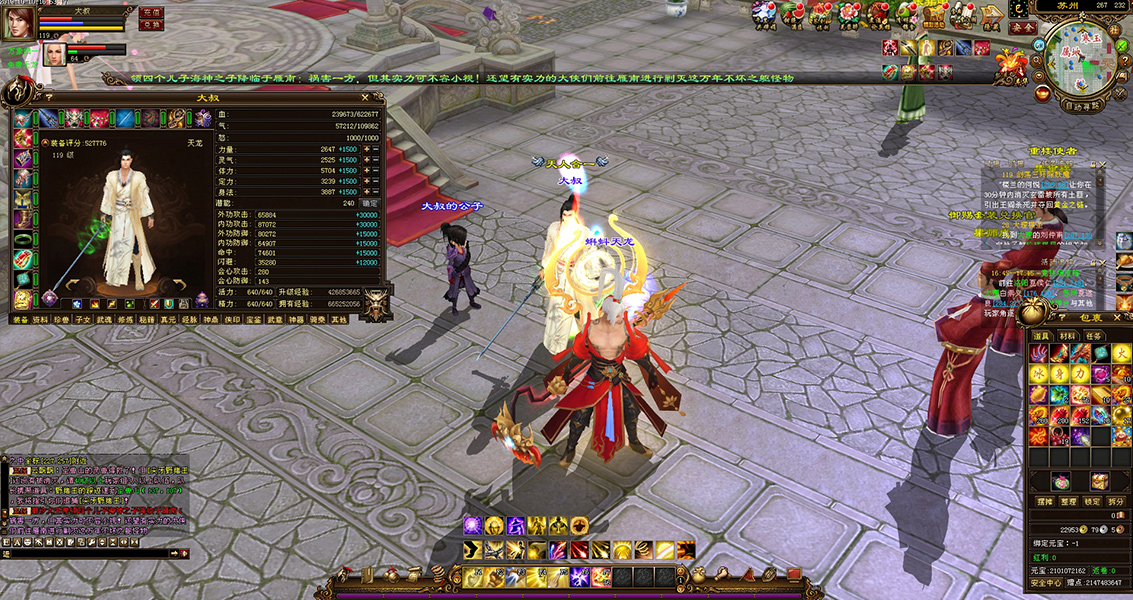Click the 拆分 split button
The height and width of the screenshot is (600, 1133).
(1117, 501)
